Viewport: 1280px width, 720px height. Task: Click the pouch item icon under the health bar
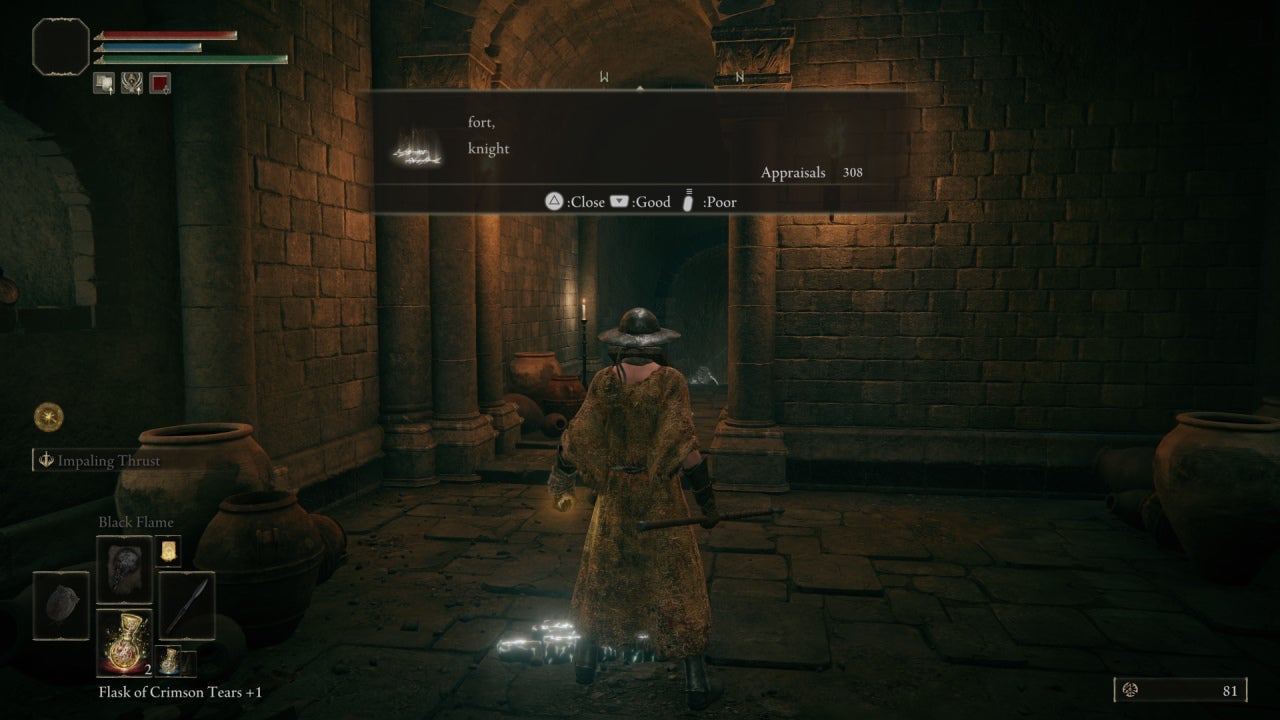click(104, 82)
